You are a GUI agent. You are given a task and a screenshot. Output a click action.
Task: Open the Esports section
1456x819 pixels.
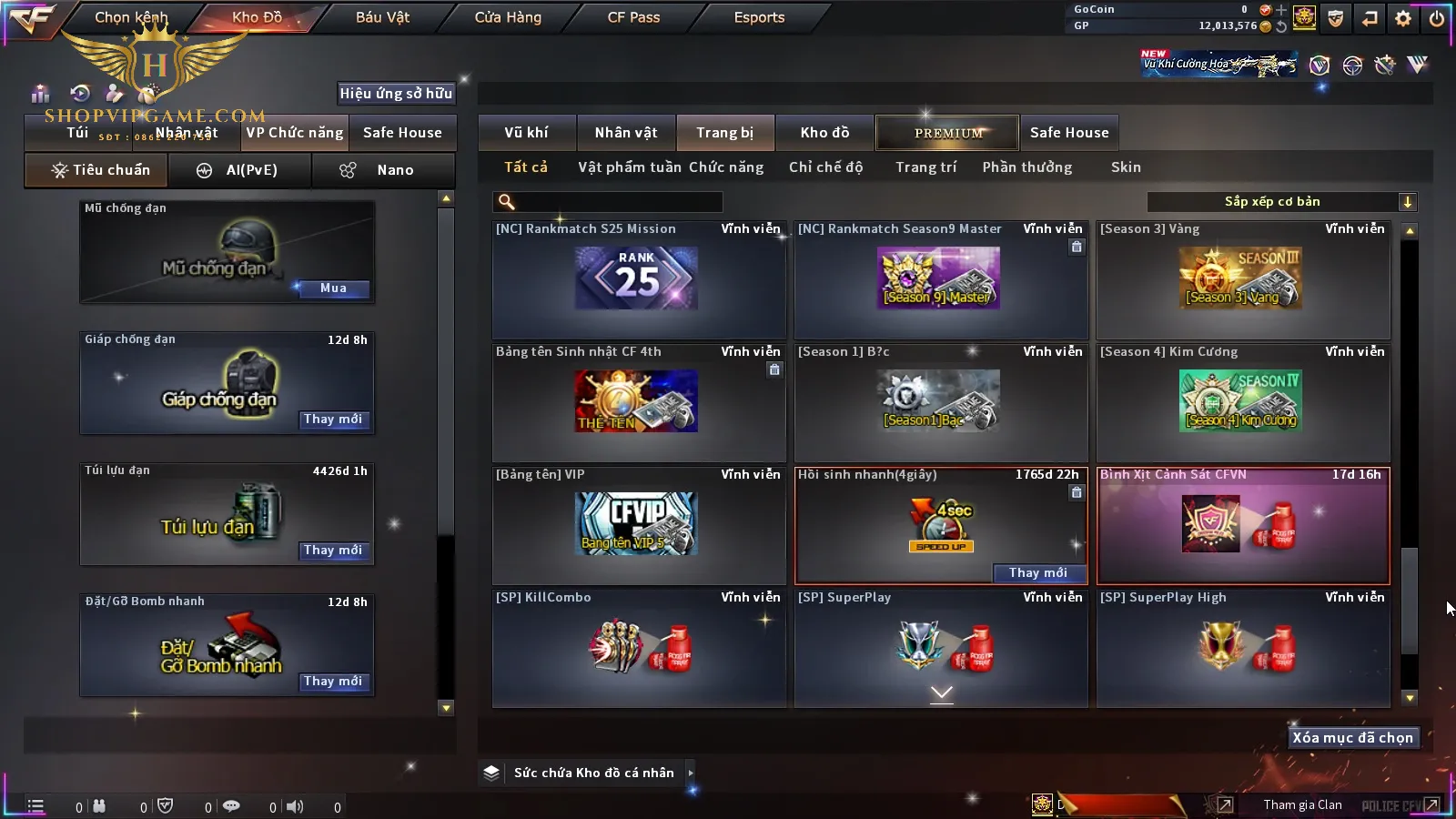[759, 17]
